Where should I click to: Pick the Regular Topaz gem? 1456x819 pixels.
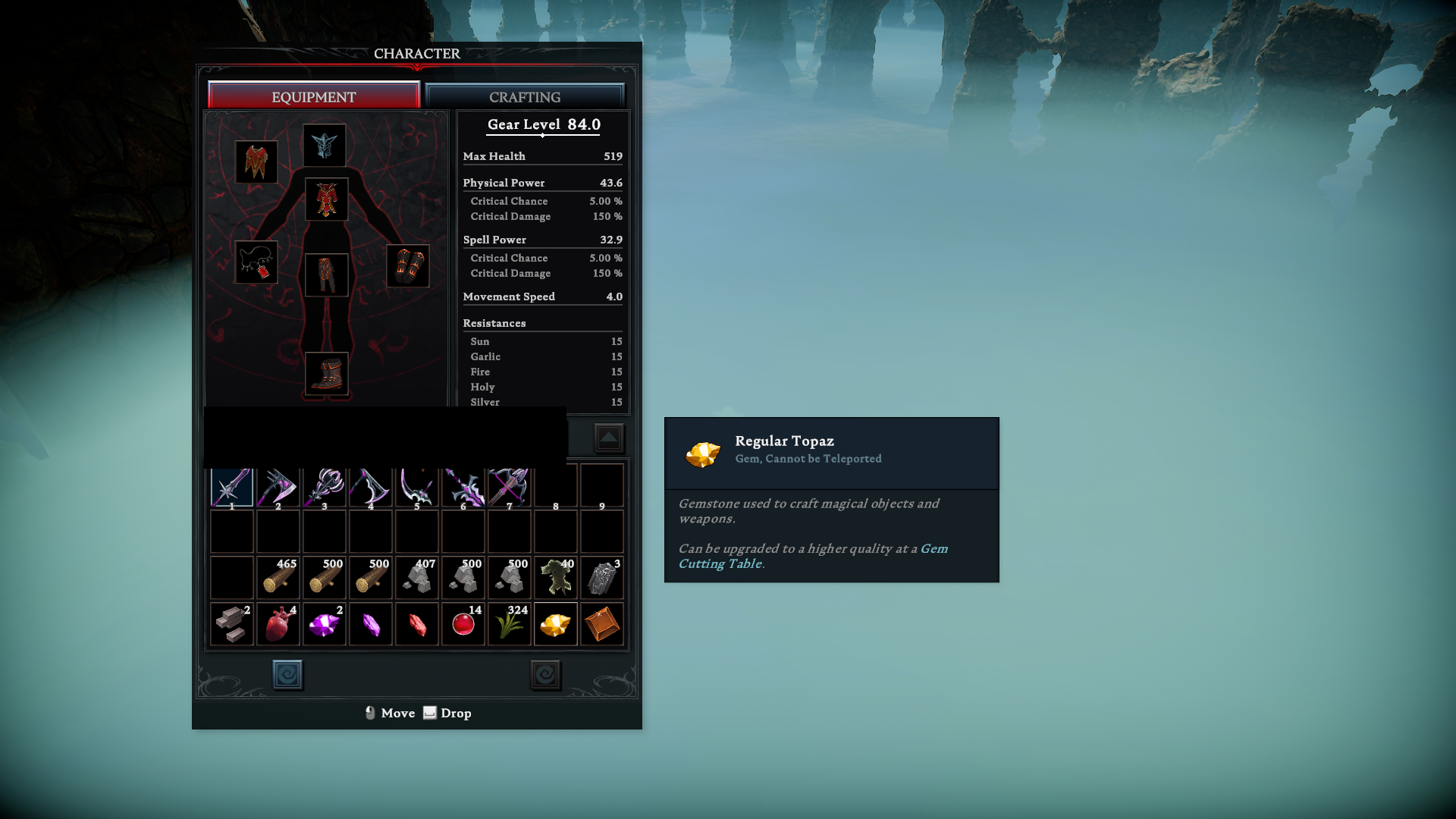[x=556, y=624]
